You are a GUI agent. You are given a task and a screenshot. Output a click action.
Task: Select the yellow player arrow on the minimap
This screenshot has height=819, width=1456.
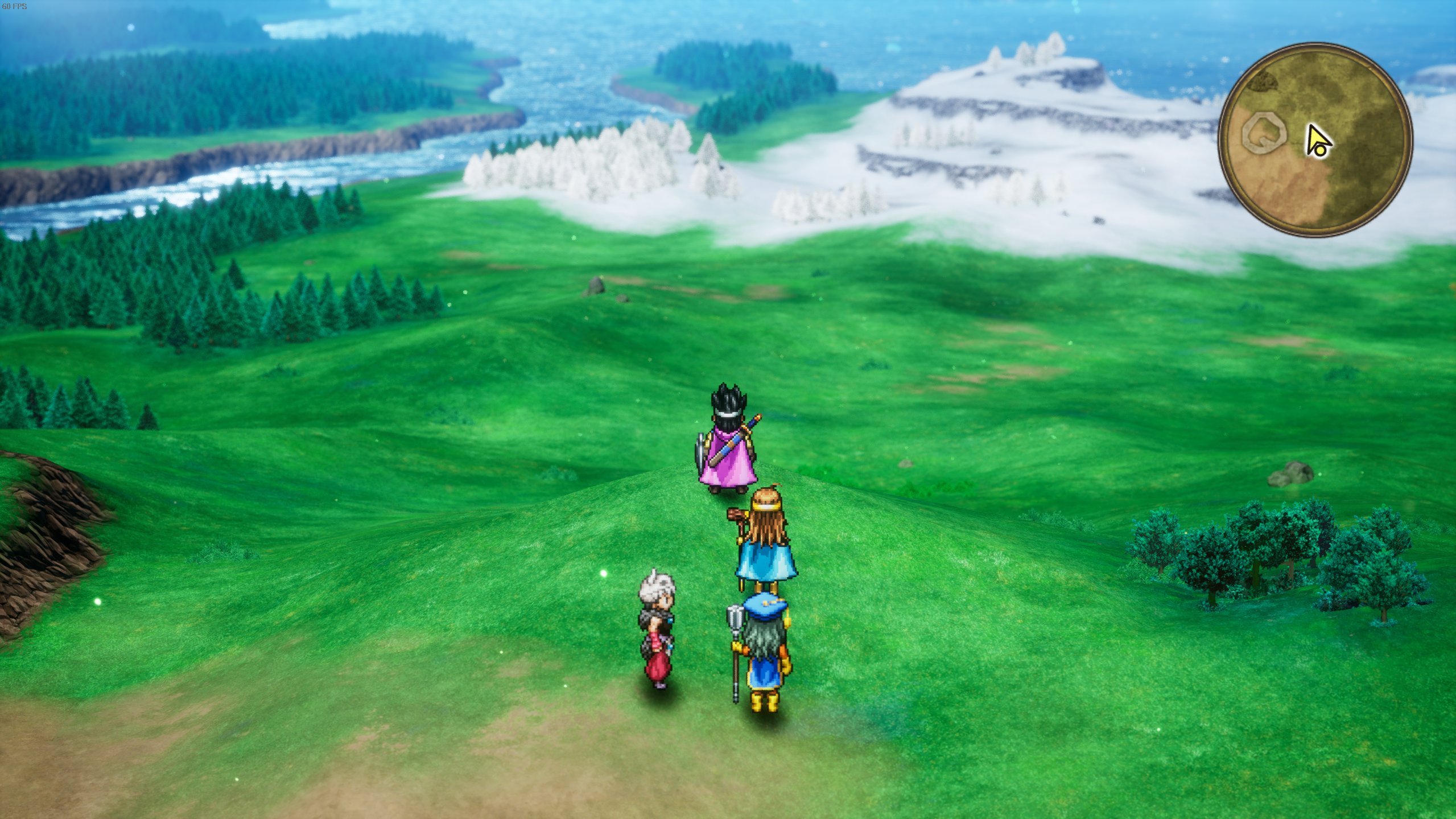click(x=1318, y=142)
